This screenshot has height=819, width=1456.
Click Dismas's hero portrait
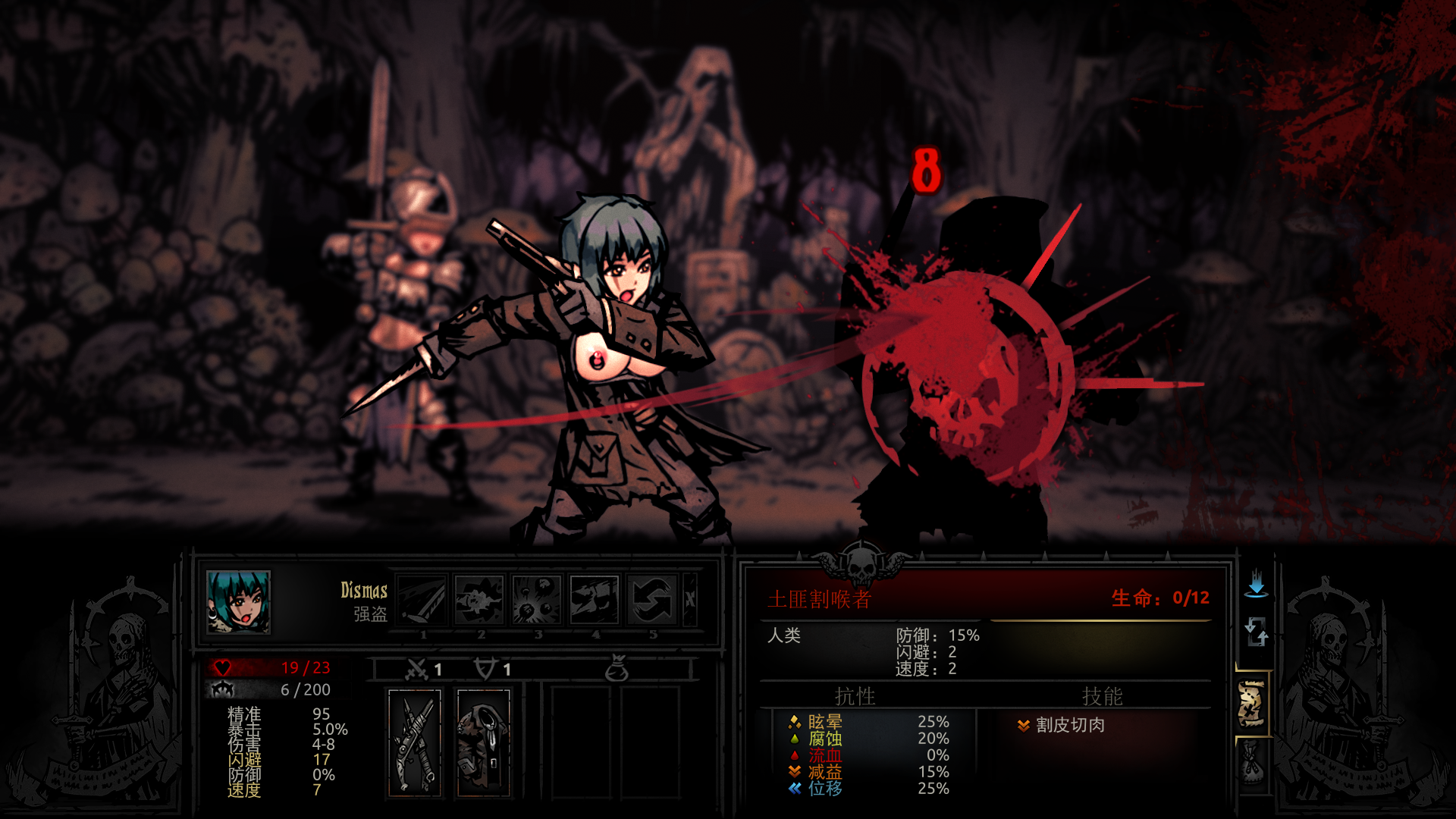click(x=238, y=601)
